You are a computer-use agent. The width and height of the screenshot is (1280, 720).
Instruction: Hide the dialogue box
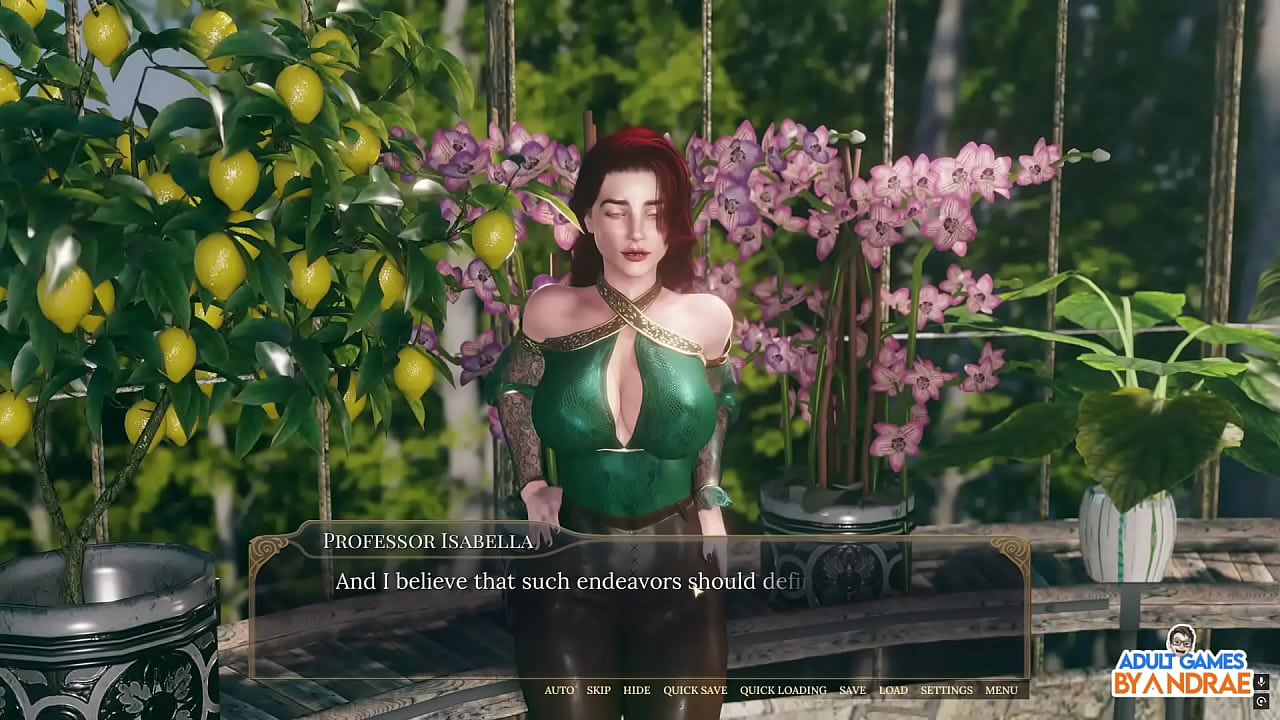[x=636, y=690]
